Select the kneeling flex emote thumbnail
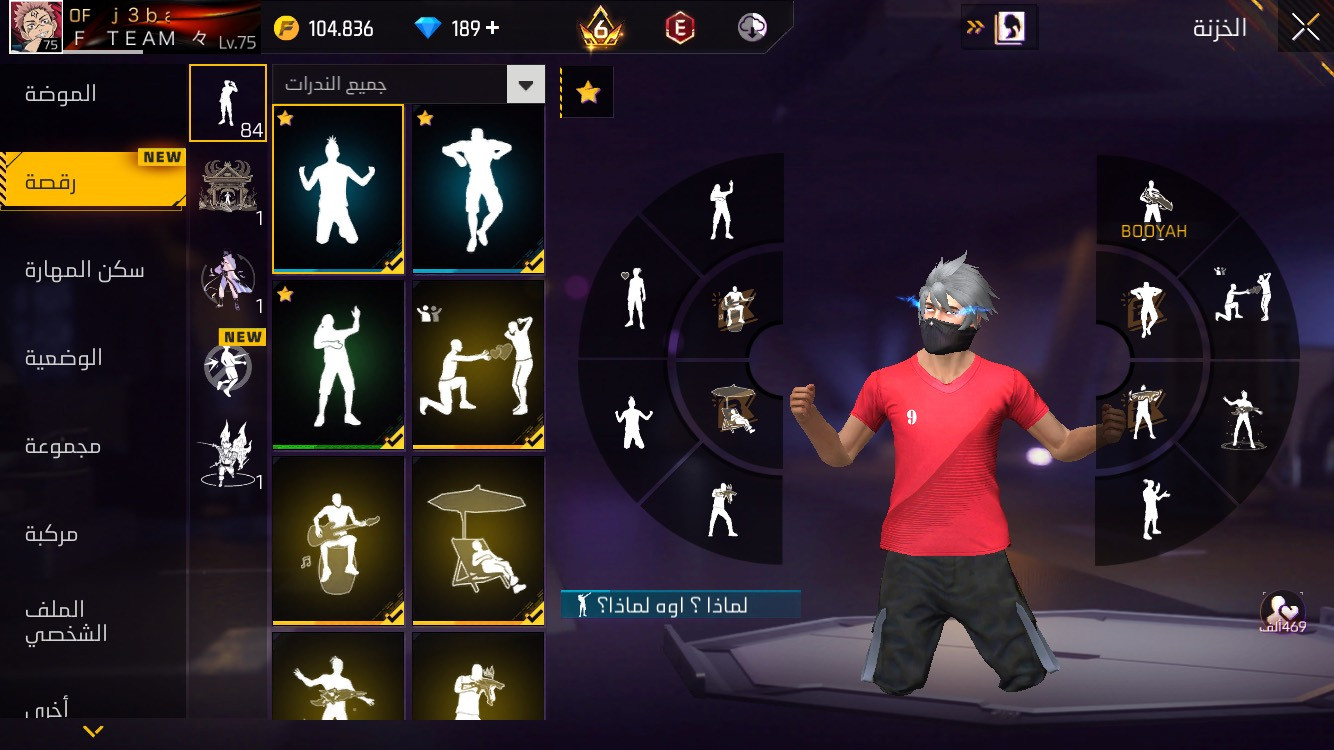 (338, 188)
